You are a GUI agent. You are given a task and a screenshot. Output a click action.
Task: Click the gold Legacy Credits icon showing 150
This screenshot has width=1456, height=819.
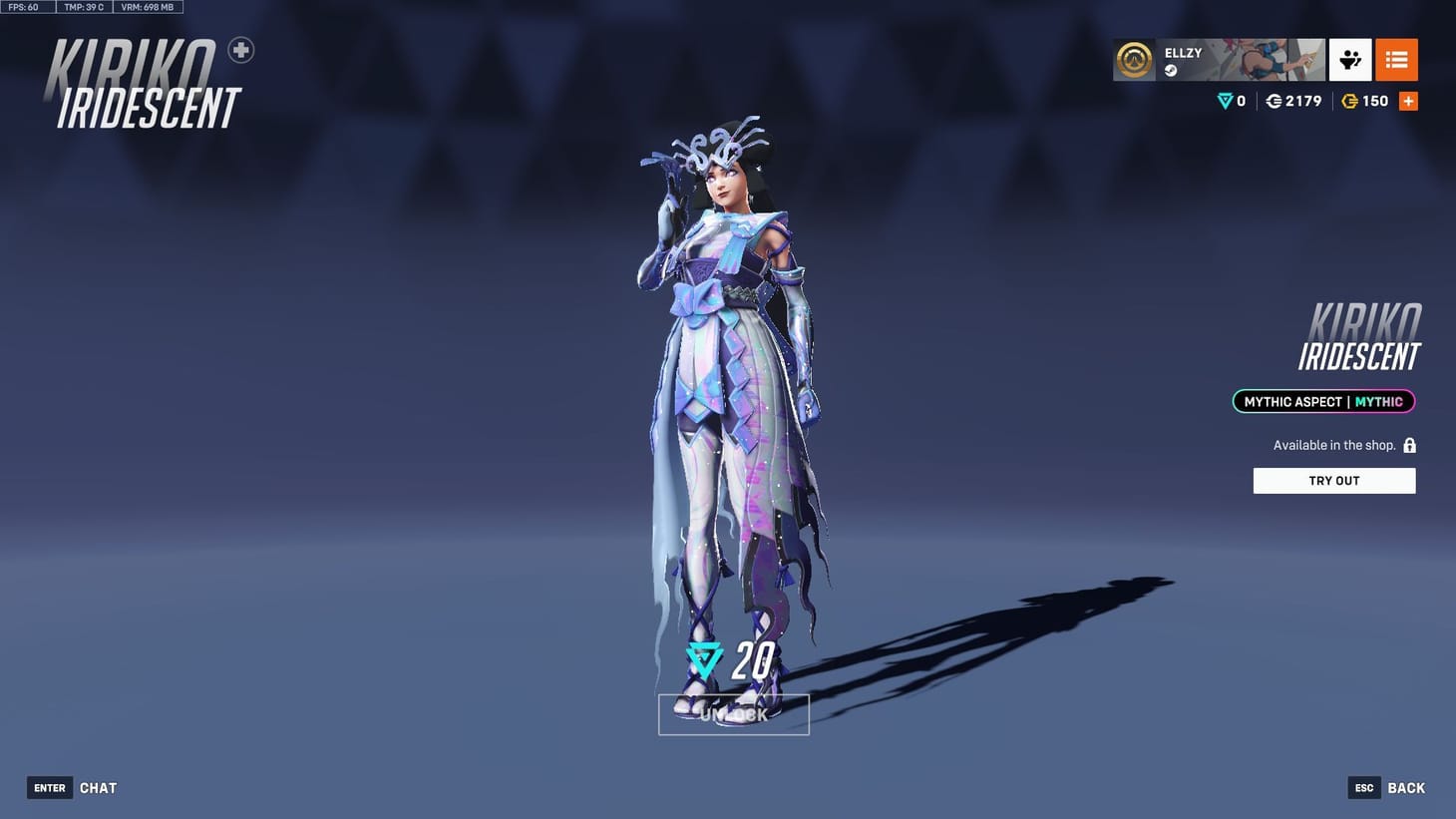[1351, 101]
